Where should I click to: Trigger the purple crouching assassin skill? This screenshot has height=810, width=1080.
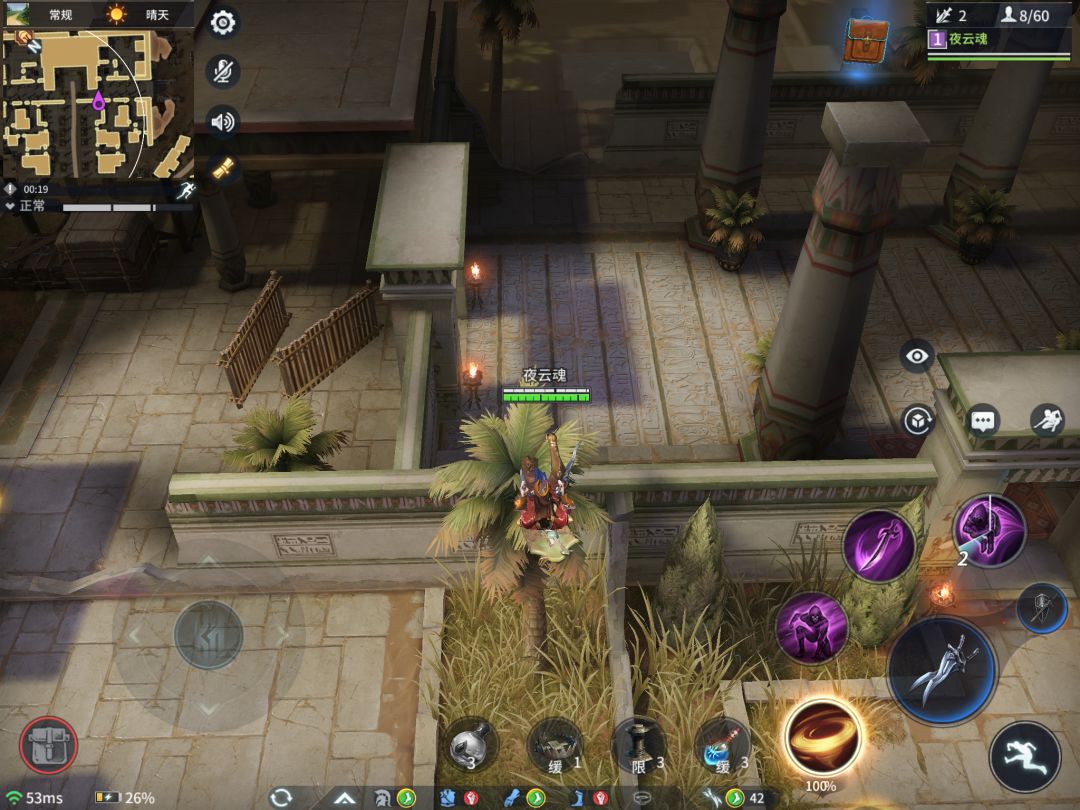tap(812, 628)
